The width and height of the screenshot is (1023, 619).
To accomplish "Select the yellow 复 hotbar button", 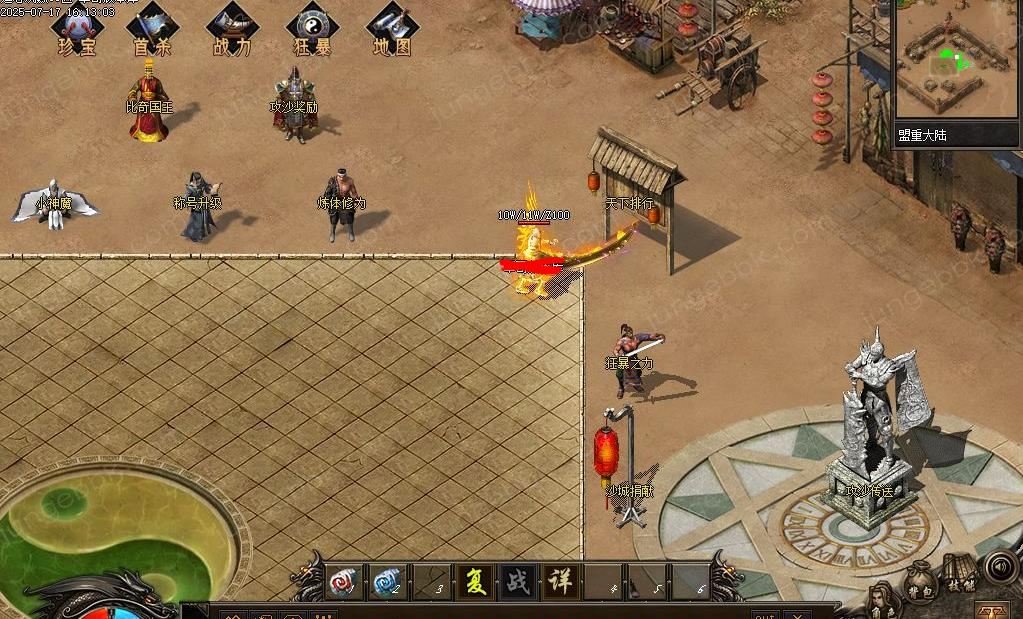I will tap(475, 581).
